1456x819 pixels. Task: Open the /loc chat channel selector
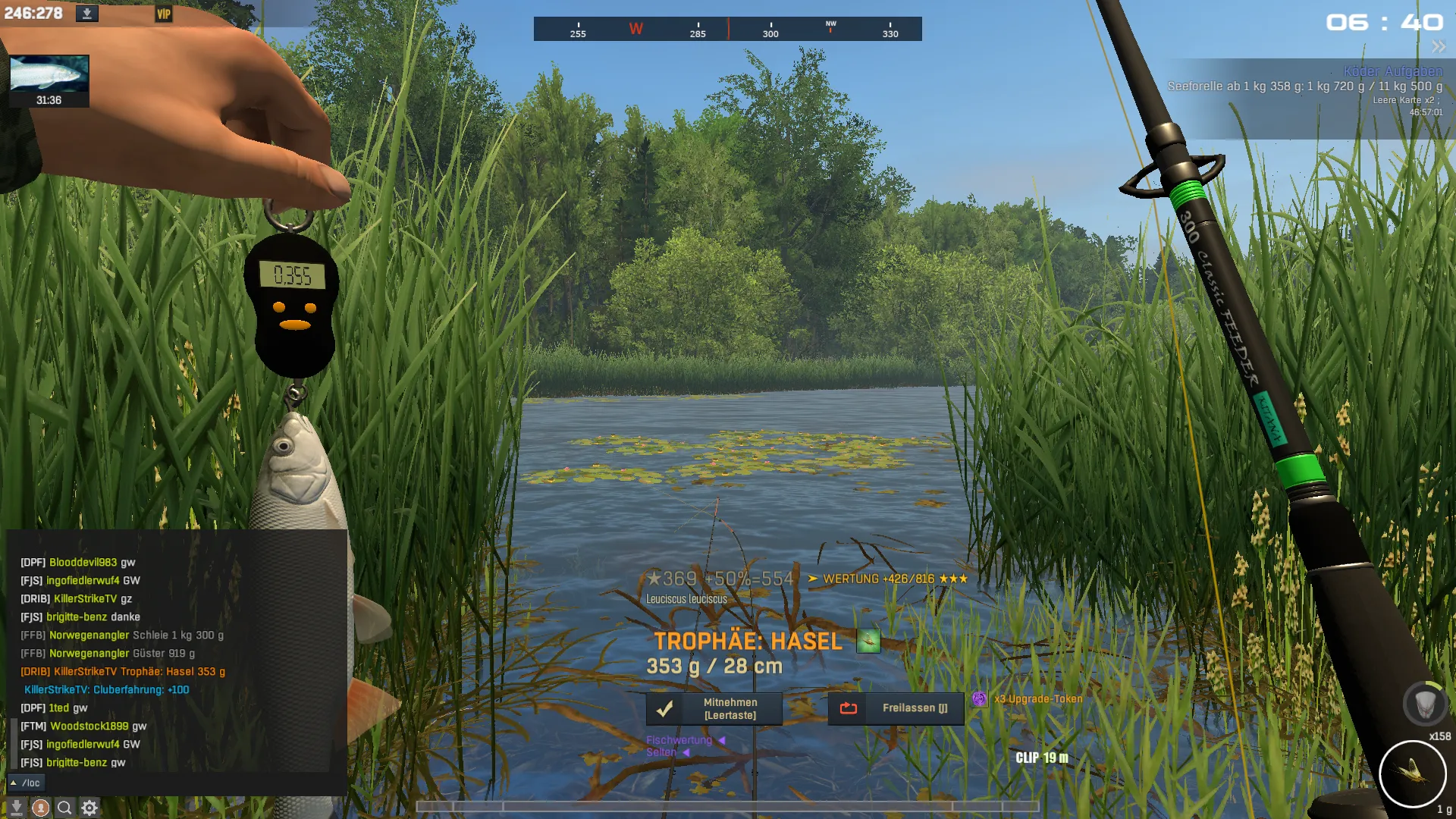(26, 783)
